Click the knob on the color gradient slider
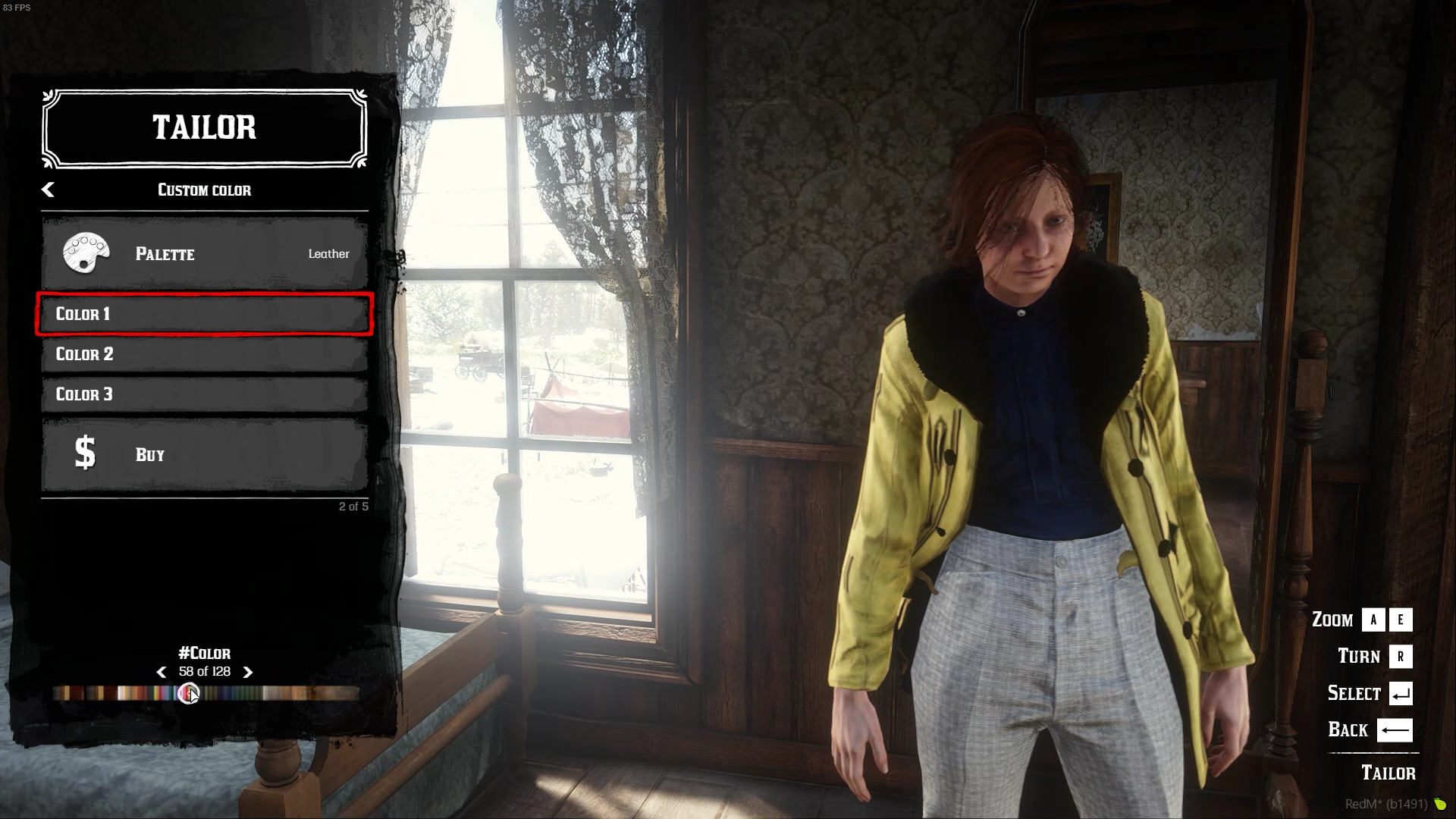1456x819 pixels. point(189,692)
